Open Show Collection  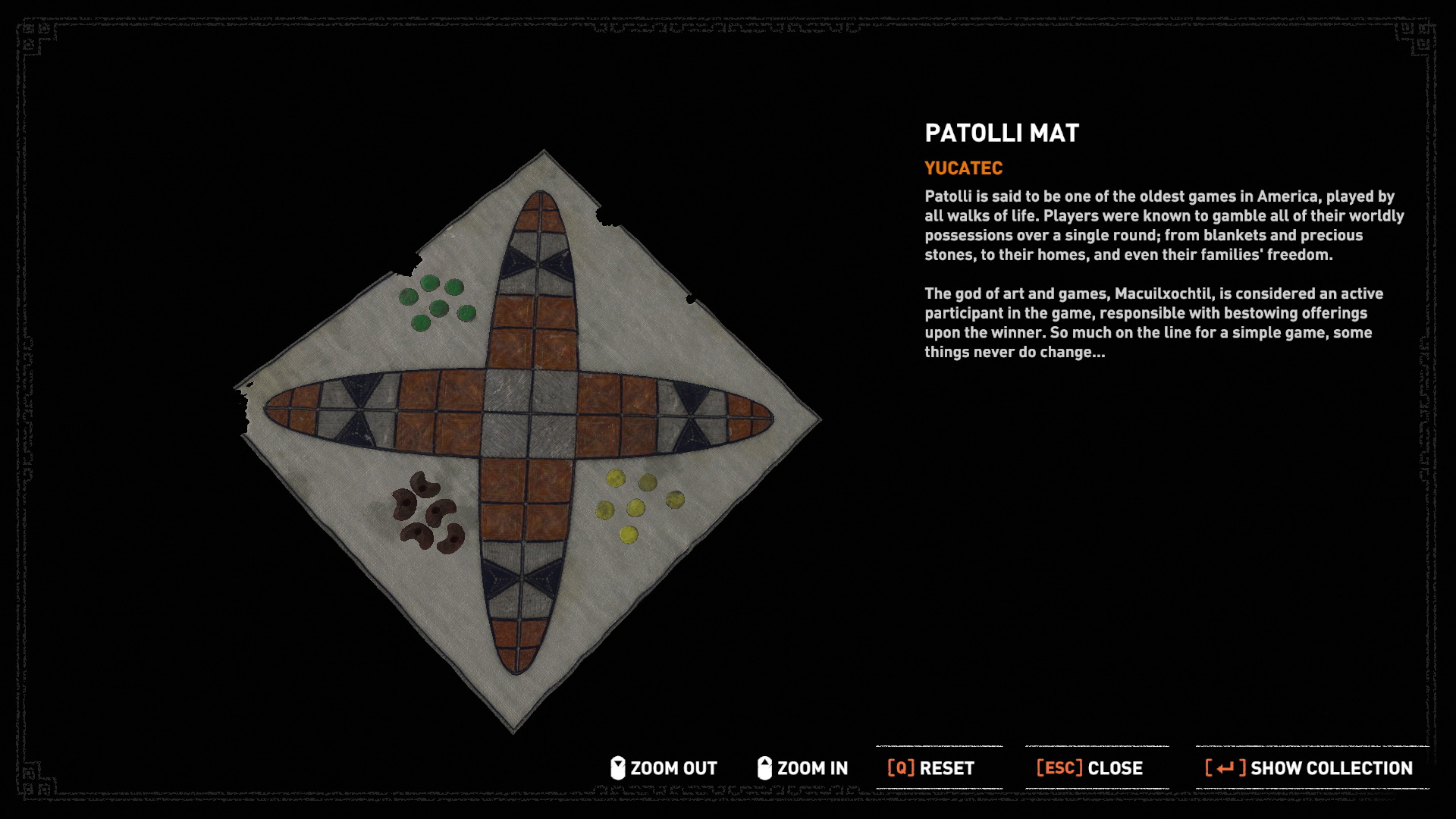click(x=1309, y=768)
